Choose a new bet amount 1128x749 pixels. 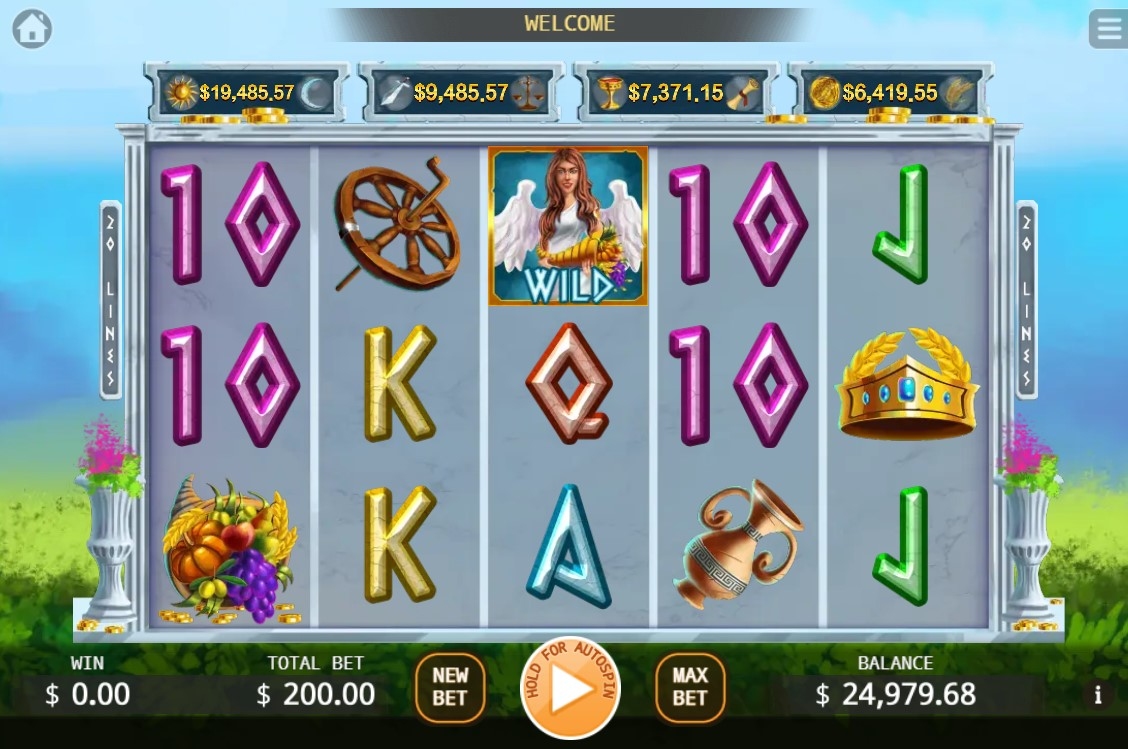tap(450, 687)
